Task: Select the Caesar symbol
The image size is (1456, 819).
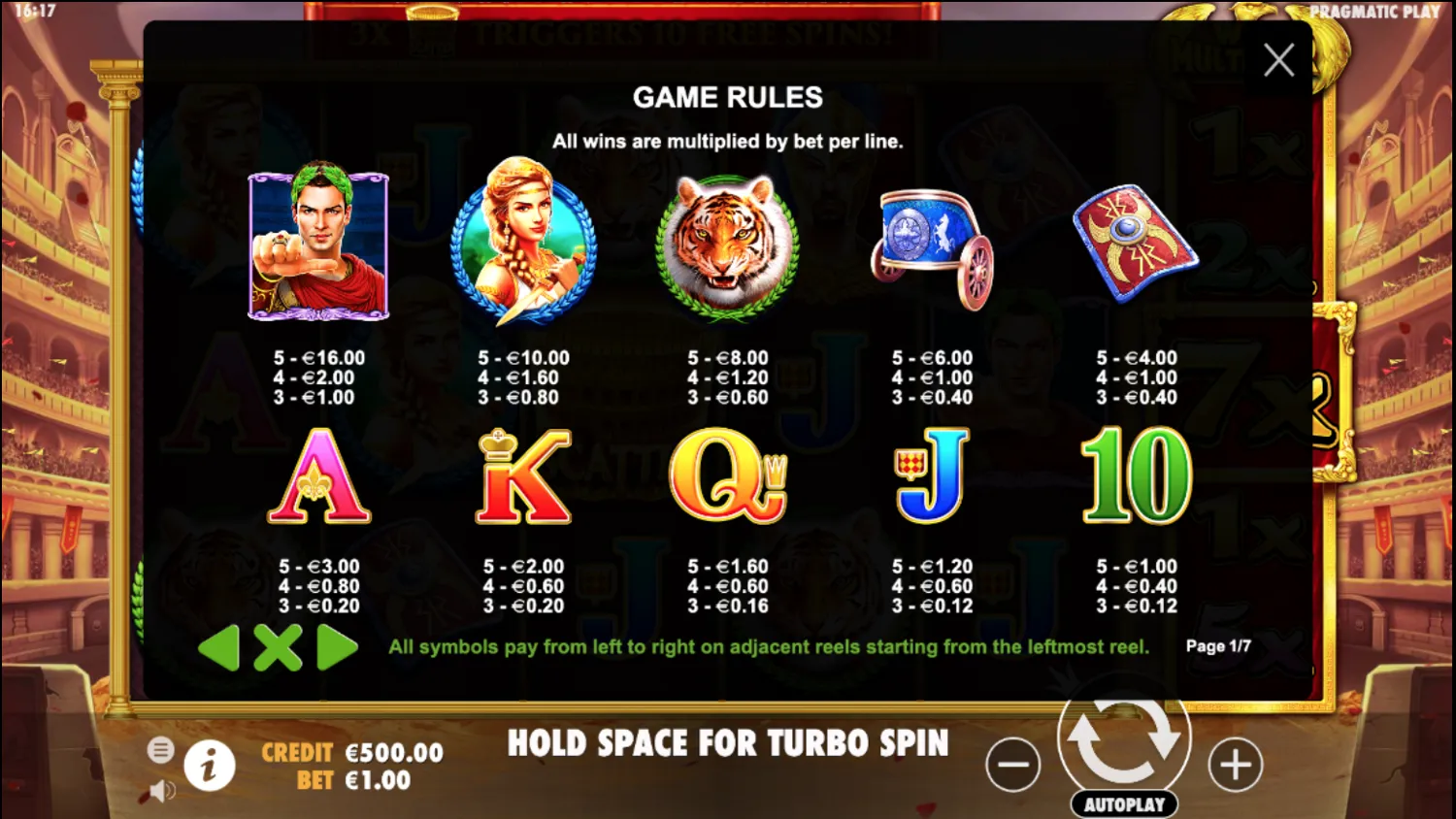Action: (x=318, y=244)
